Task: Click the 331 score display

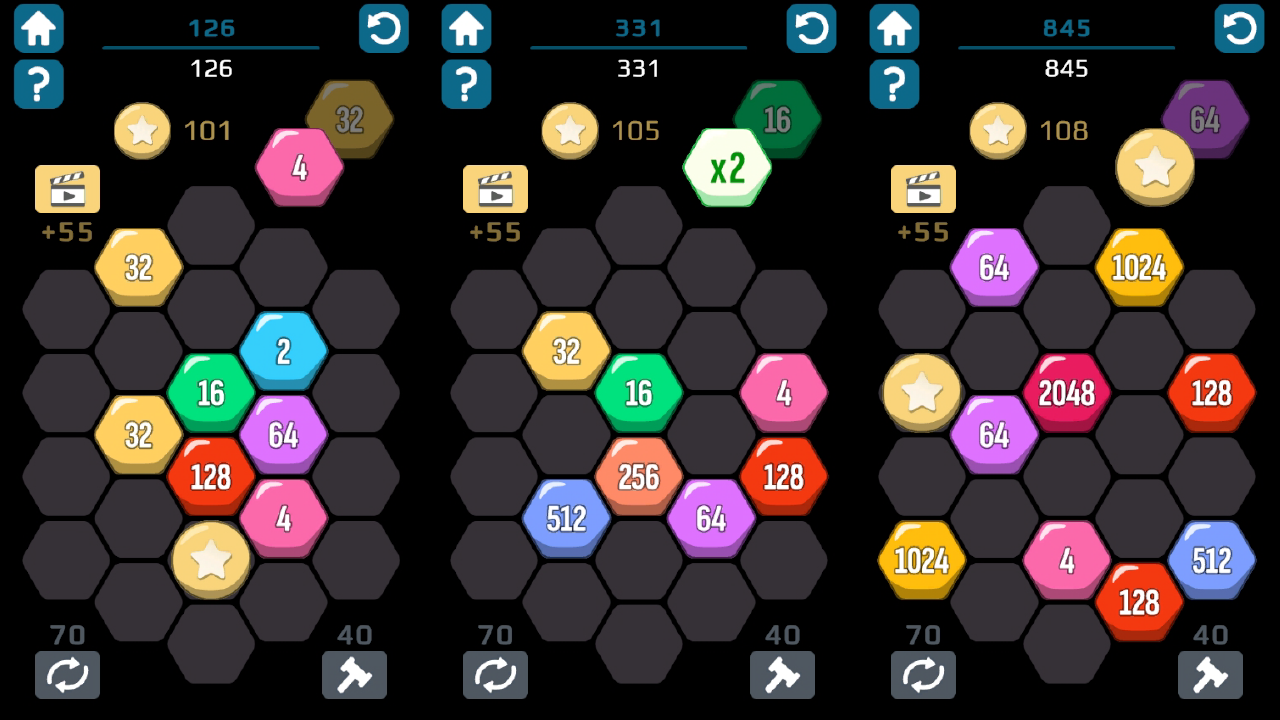Action: click(639, 69)
